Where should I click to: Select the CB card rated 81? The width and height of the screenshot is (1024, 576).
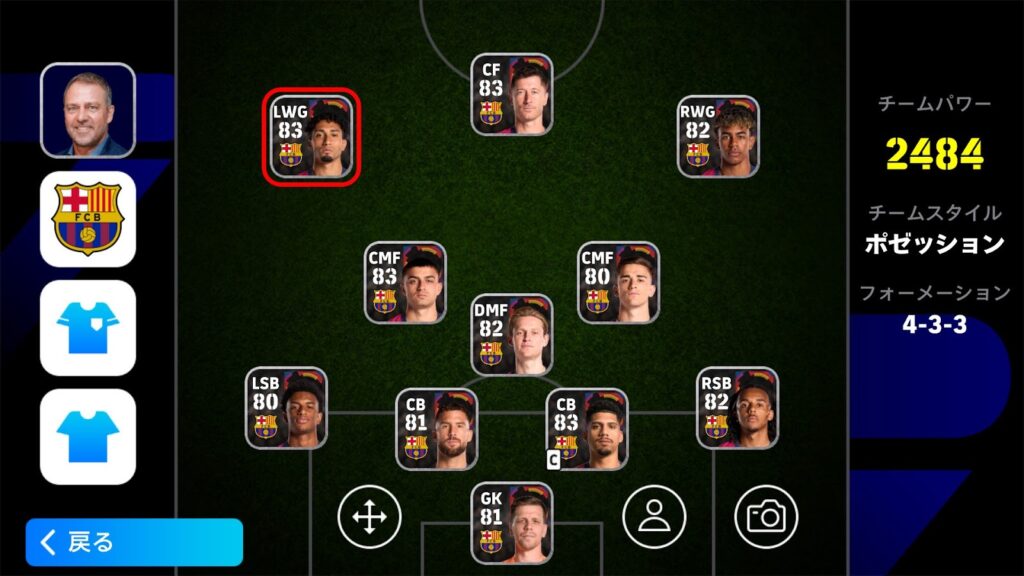point(437,430)
